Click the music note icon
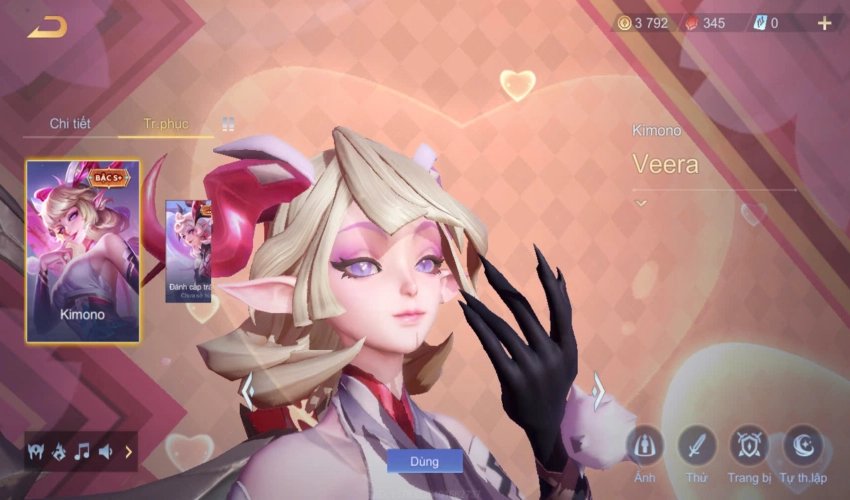The height and width of the screenshot is (500, 850). pos(82,452)
